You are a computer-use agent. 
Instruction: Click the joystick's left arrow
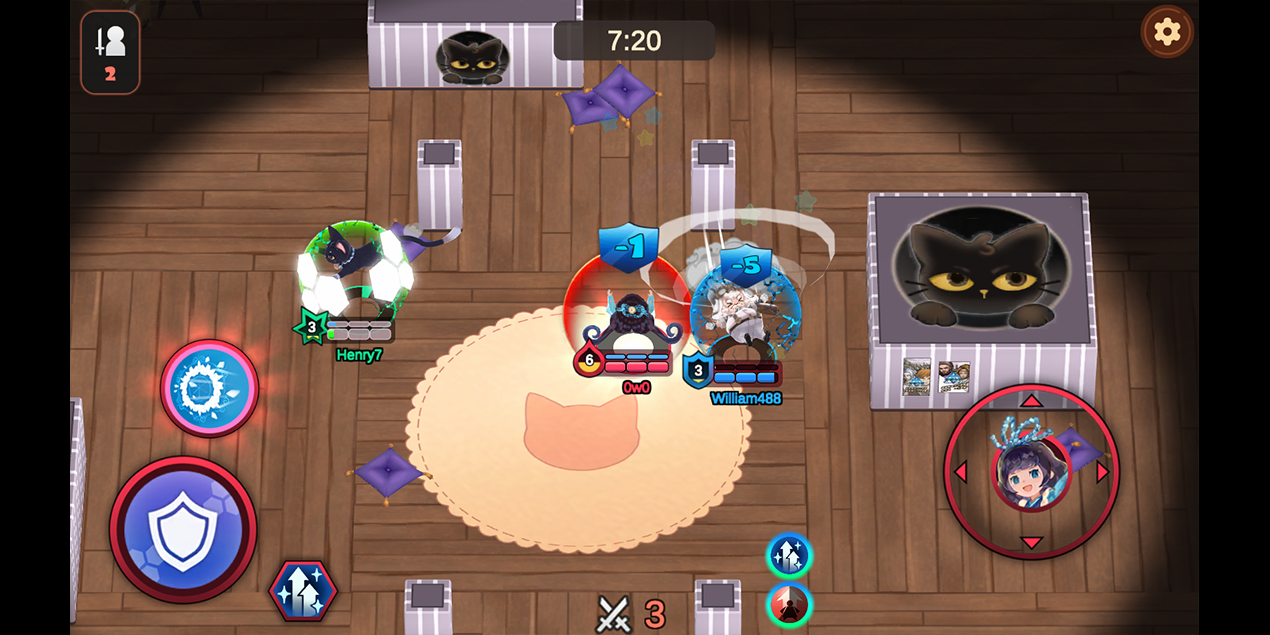tap(960, 472)
